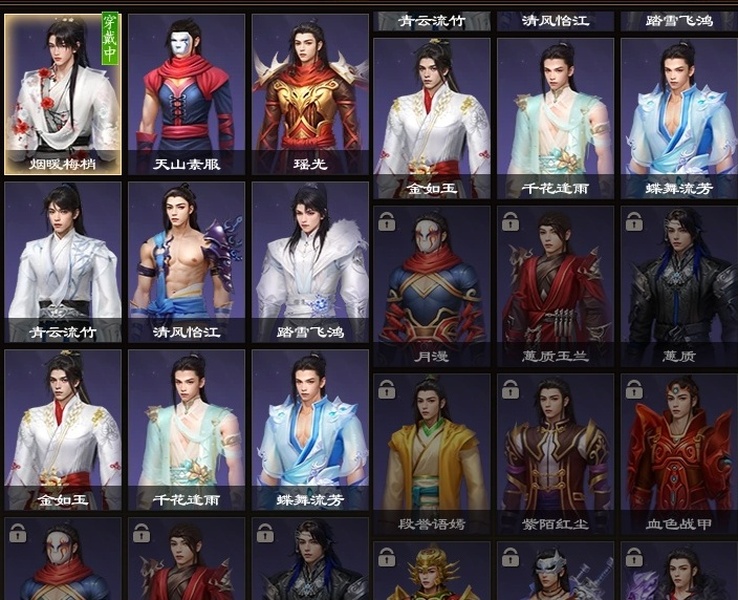Open the locked 紫陌红尘 costume tile
Screen dimensions: 738x600
click(555, 453)
